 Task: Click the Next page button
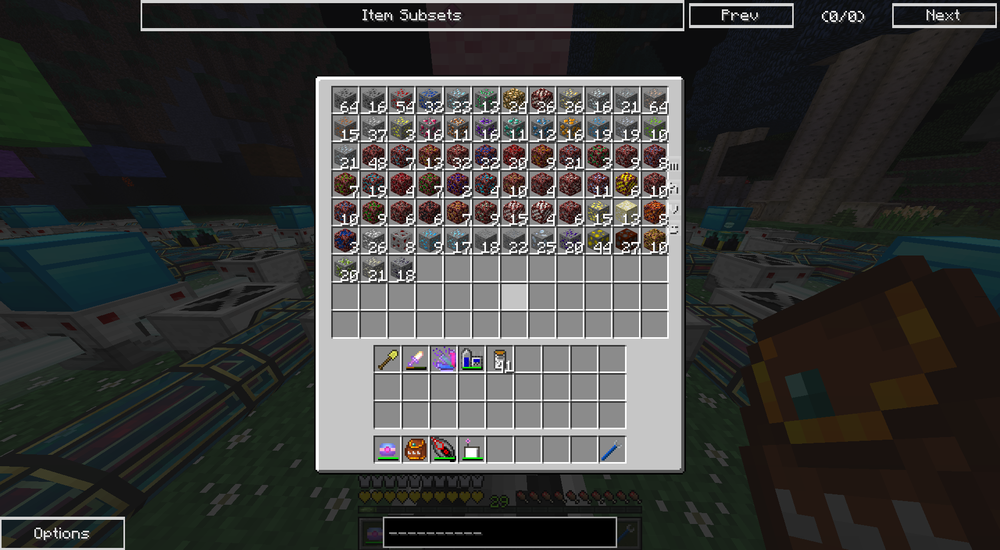(942, 15)
